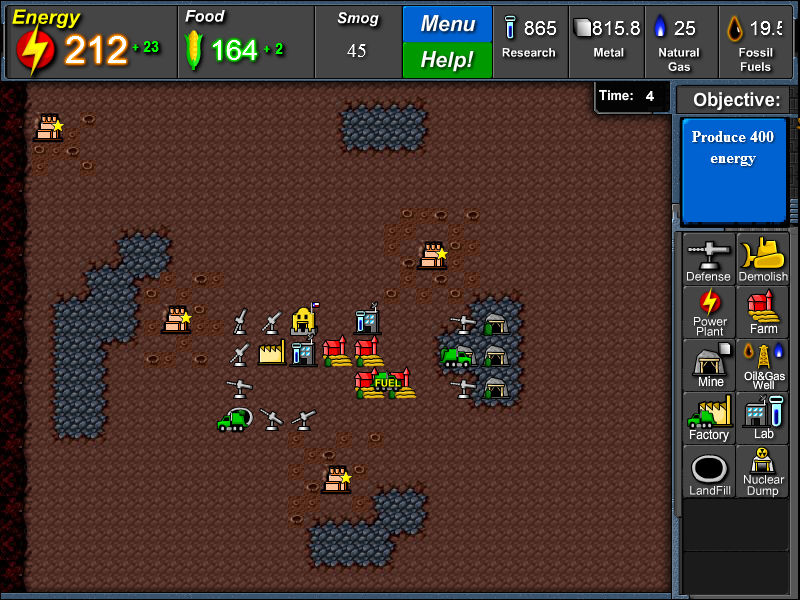Viewport: 800px width, 600px height.
Task: Pick the Factory build option
Action: click(x=709, y=418)
